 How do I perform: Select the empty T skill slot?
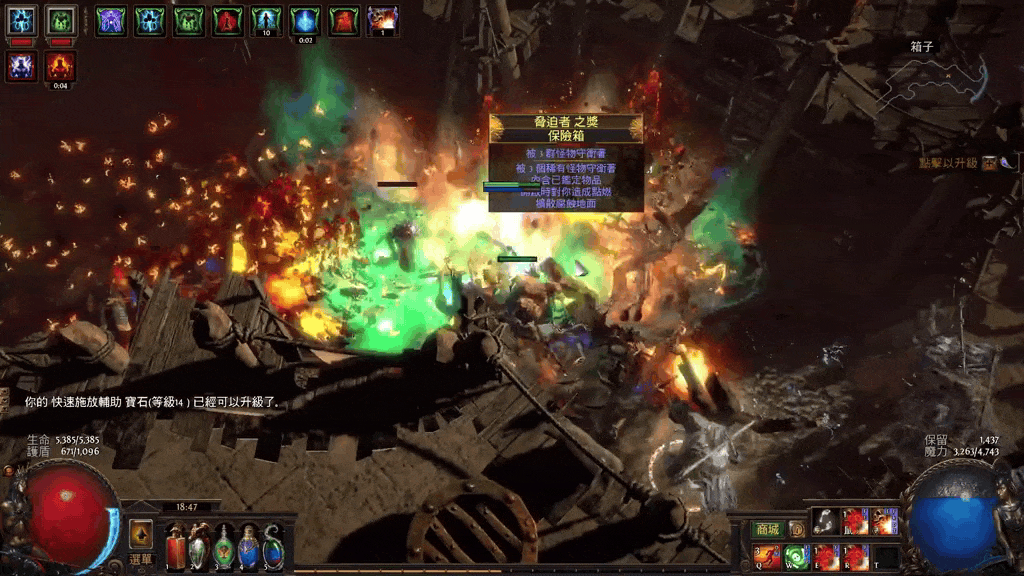[885, 556]
